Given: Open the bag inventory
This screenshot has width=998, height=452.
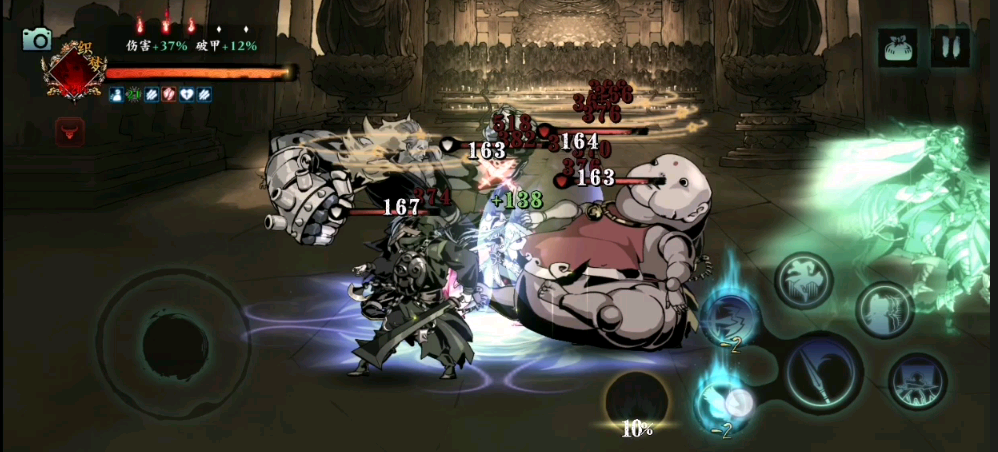Looking at the screenshot, I should tap(898, 47).
